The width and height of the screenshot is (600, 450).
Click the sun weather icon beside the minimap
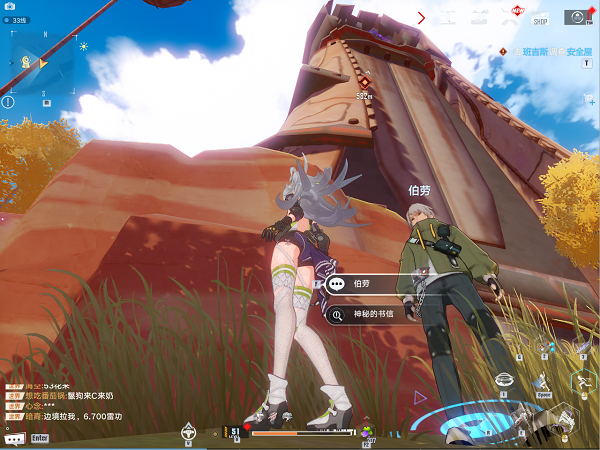[x=83, y=46]
